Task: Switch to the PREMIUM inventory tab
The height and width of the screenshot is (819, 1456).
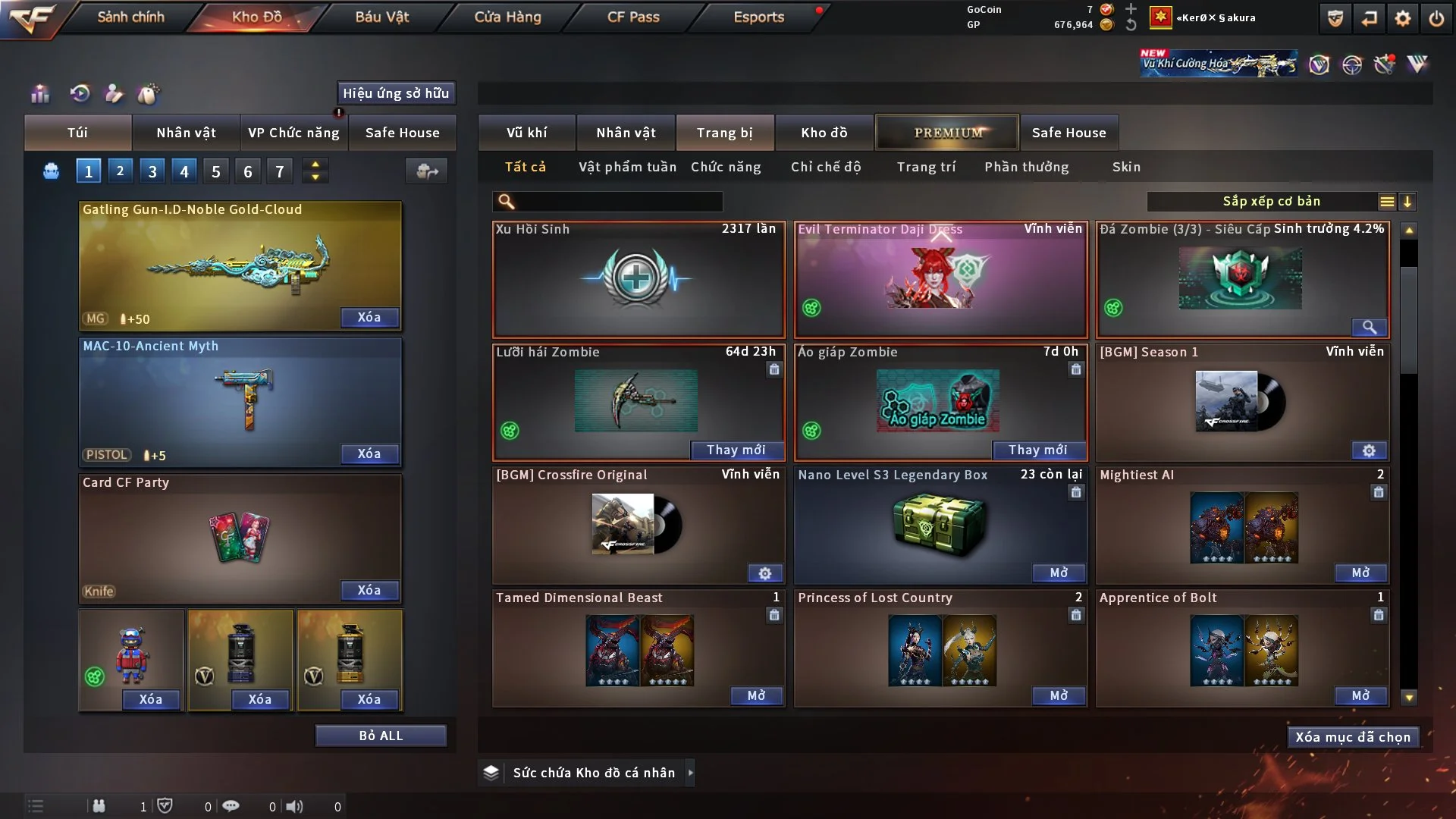Action: pos(948,133)
